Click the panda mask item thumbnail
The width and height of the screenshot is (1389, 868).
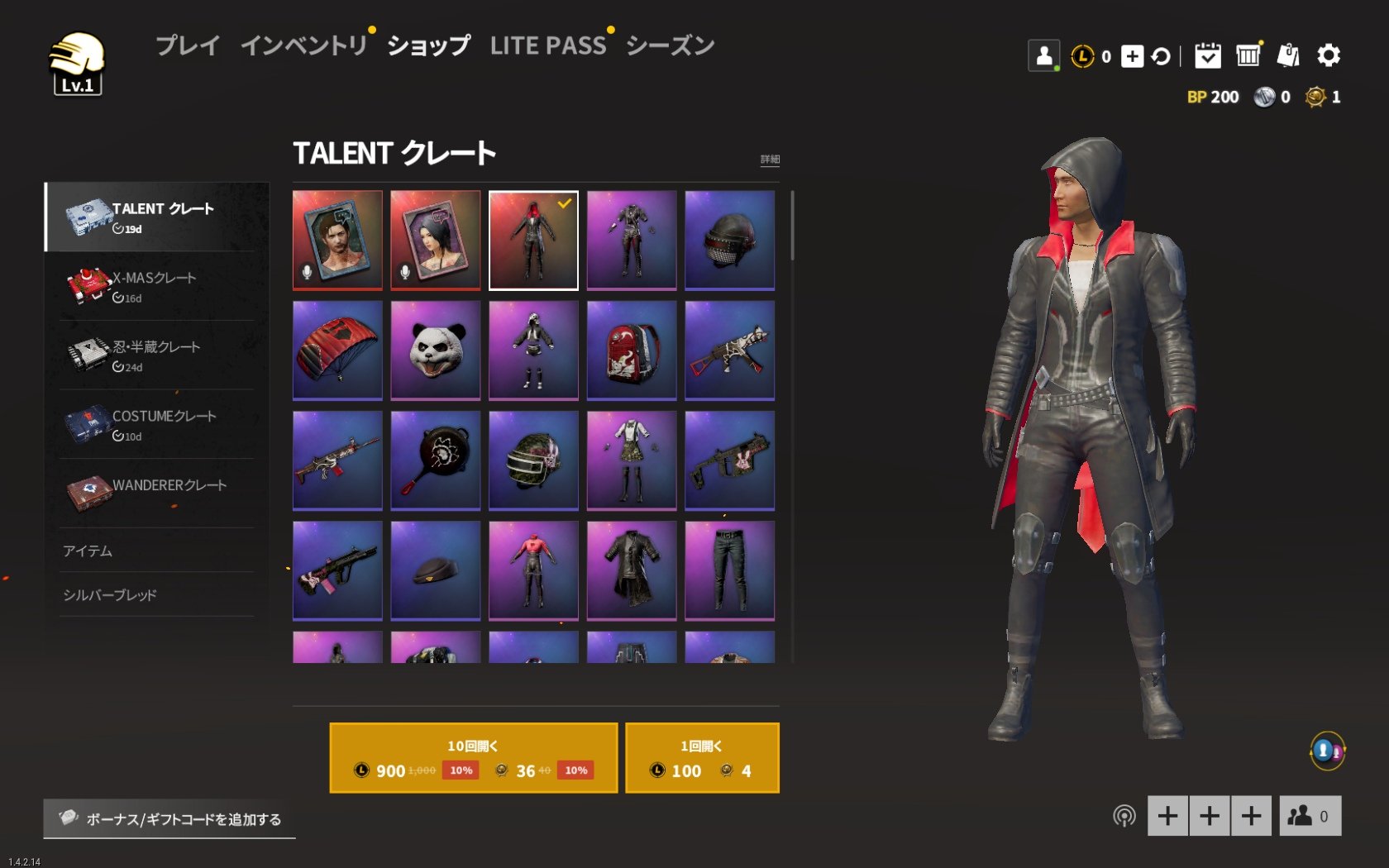(x=435, y=350)
